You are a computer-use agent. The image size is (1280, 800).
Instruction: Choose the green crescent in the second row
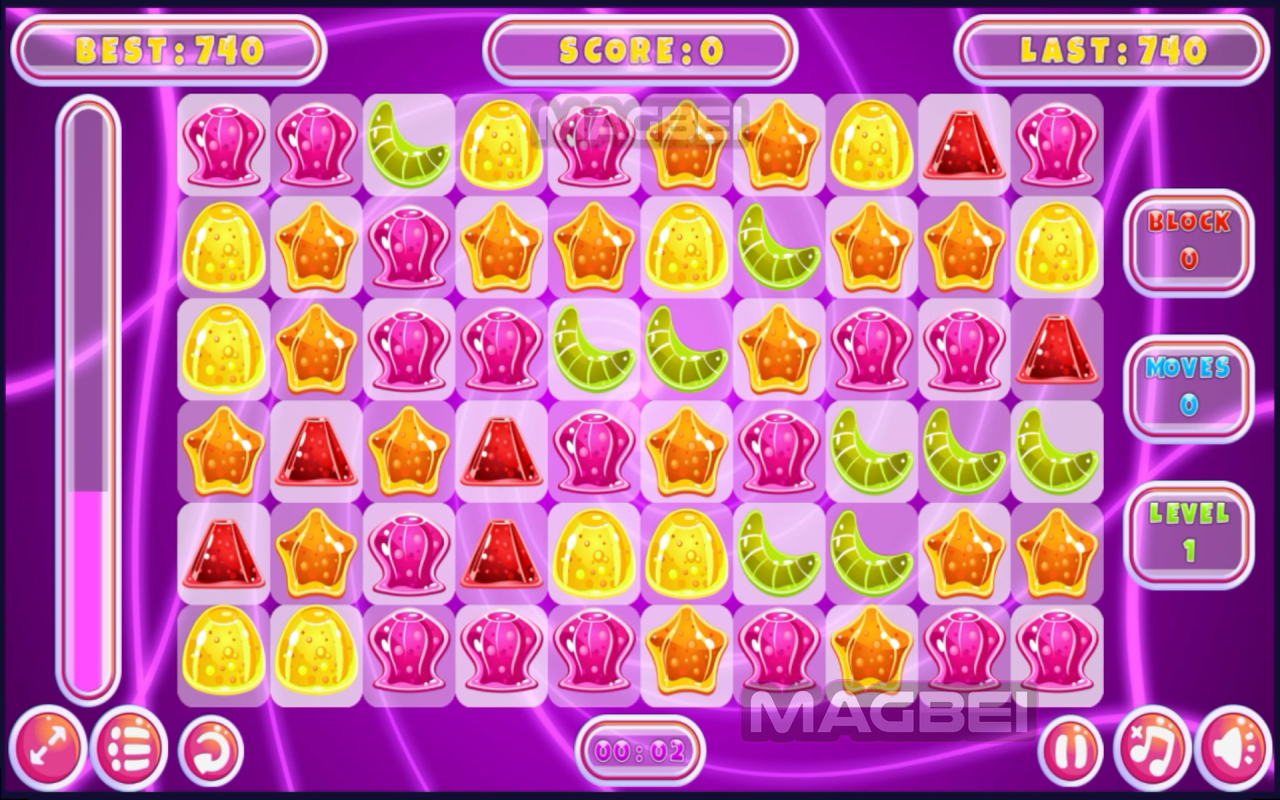(x=779, y=247)
